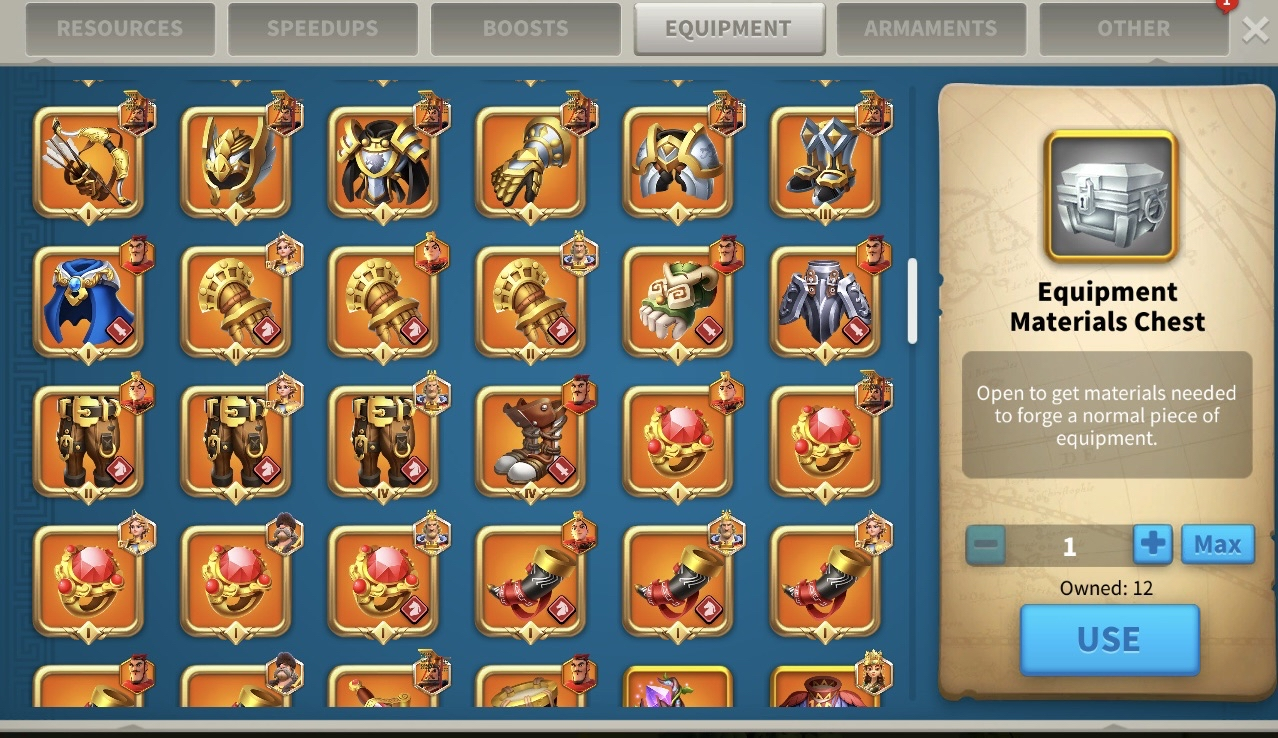Set quantity to Max

coord(1217,545)
